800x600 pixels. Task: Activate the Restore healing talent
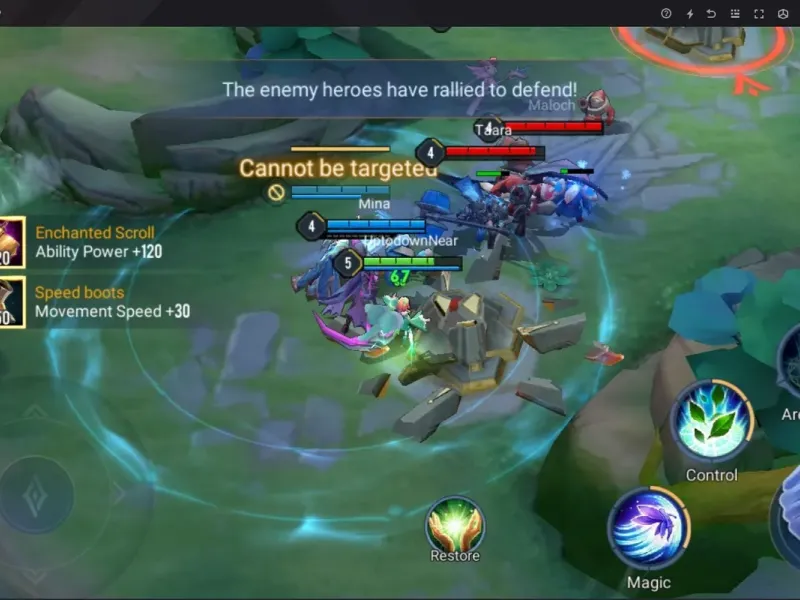(455, 525)
